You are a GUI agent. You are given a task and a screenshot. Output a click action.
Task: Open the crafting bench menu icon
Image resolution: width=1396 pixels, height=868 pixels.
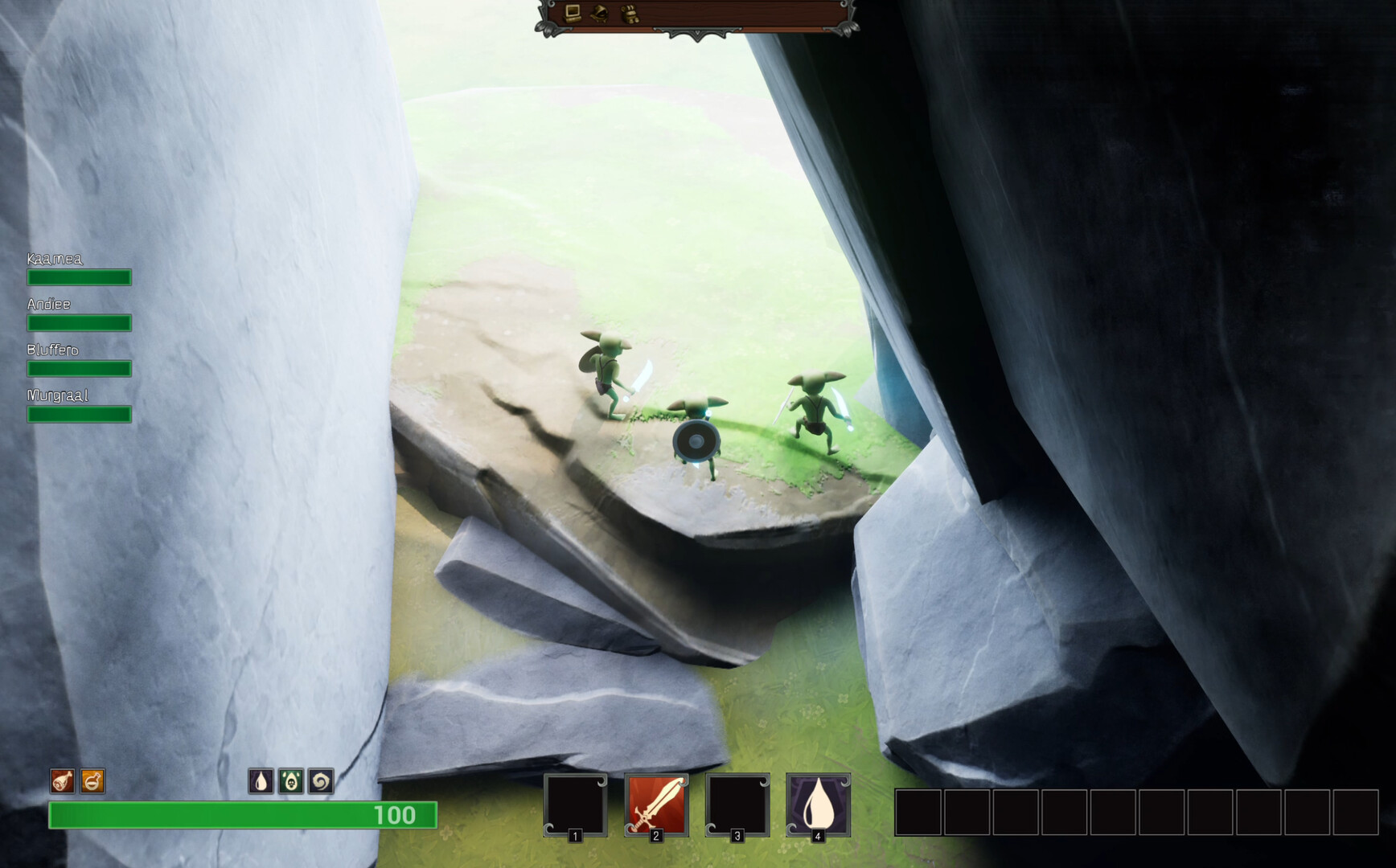(571, 14)
